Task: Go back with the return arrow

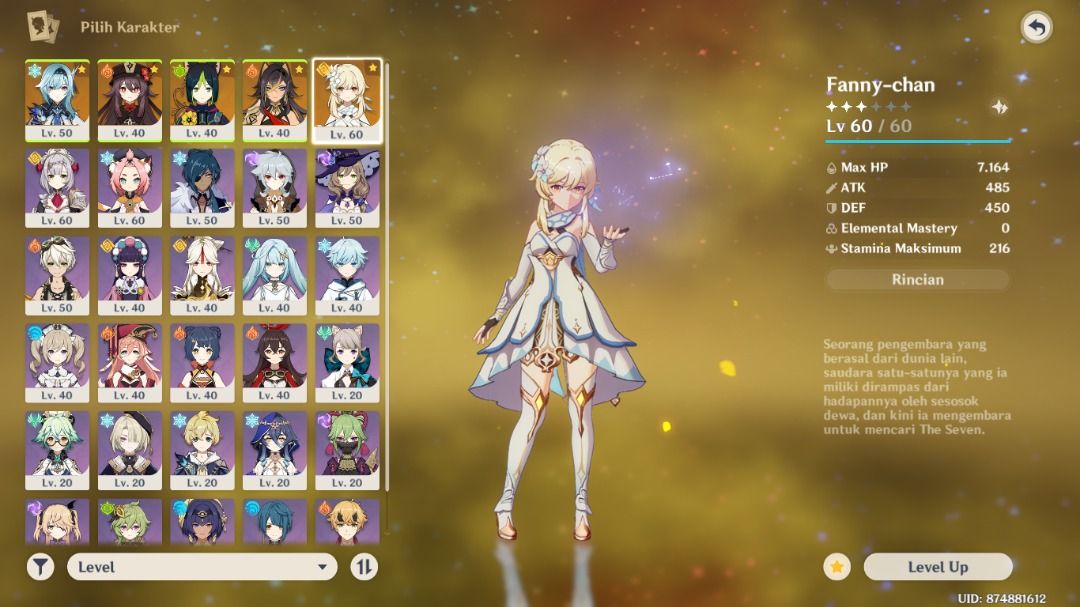Action: coord(1036,27)
